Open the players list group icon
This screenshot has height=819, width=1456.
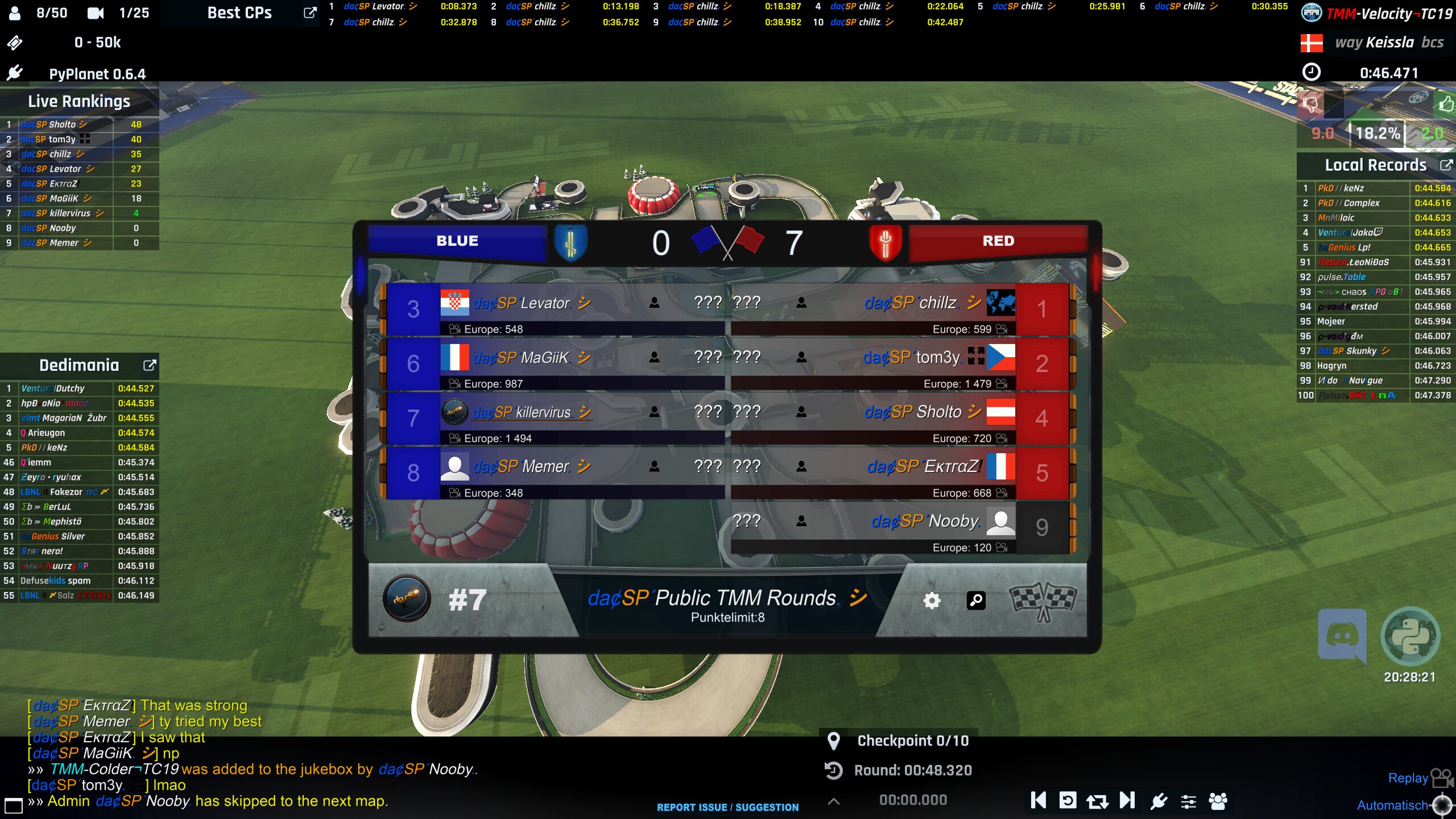[x=1218, y=801]
